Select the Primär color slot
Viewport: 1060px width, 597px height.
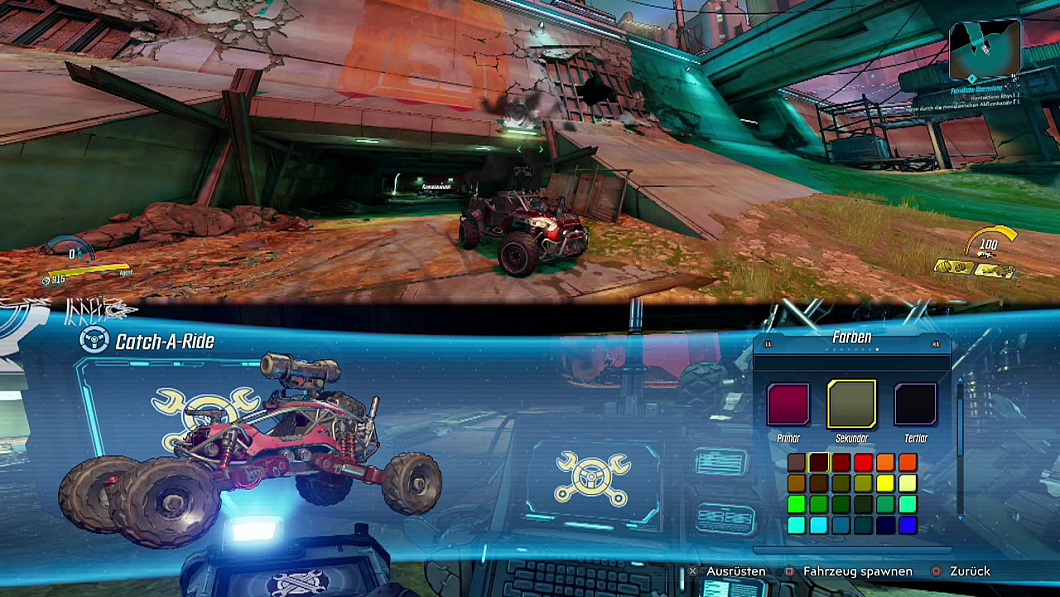pyautogui.click(x=788, y=404)
